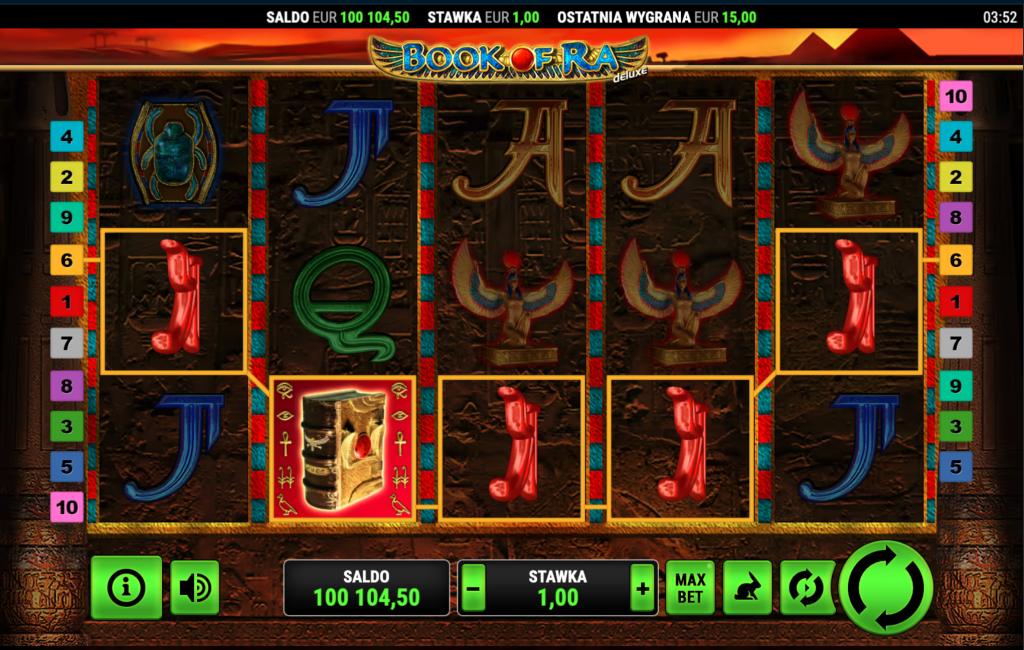Set the stake using MAX BET
Viewport: 1024px width, 650px height.
690,588
